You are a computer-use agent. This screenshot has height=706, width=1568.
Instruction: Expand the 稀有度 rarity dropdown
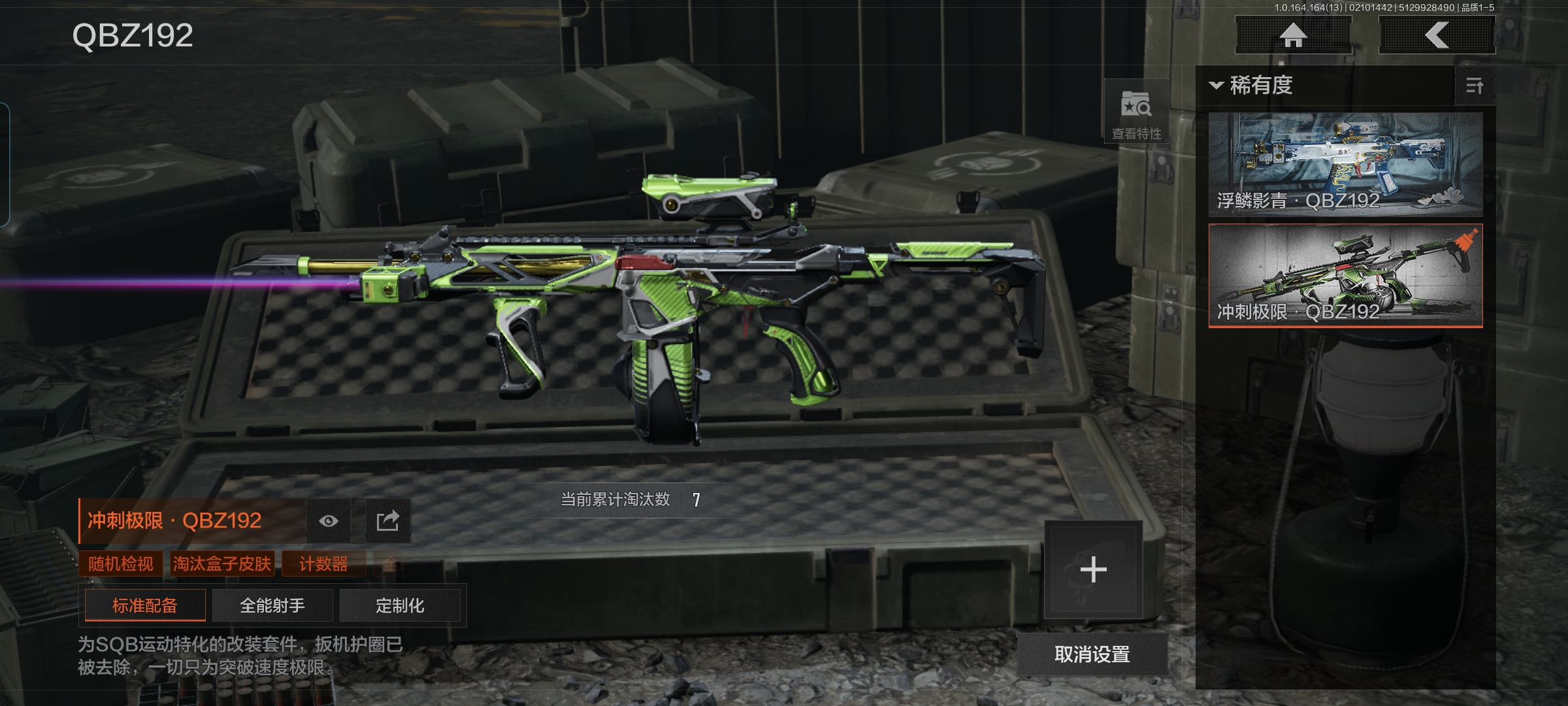coord(1251,86)
